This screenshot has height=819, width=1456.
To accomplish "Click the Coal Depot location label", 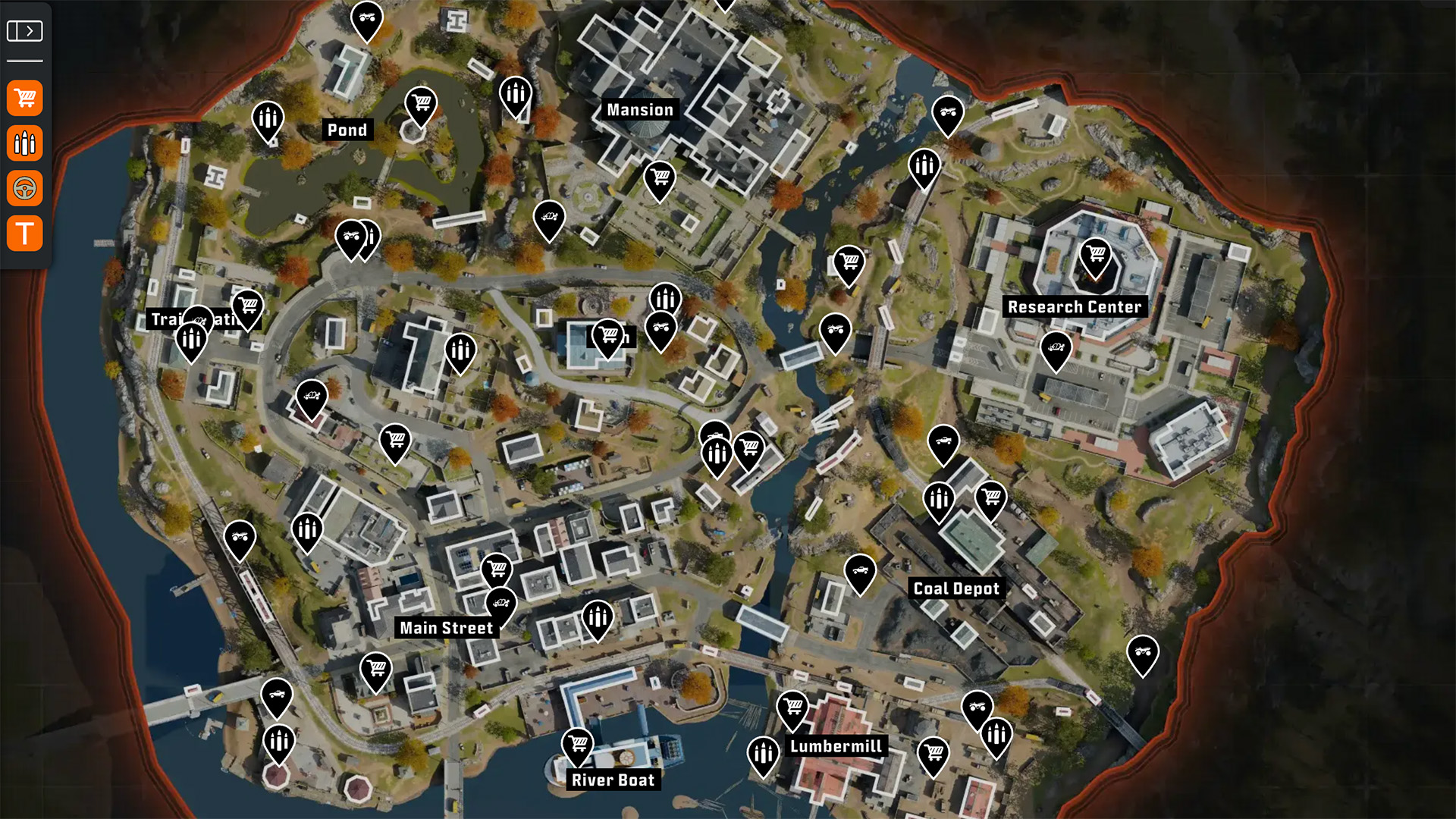I will point(956,588).
